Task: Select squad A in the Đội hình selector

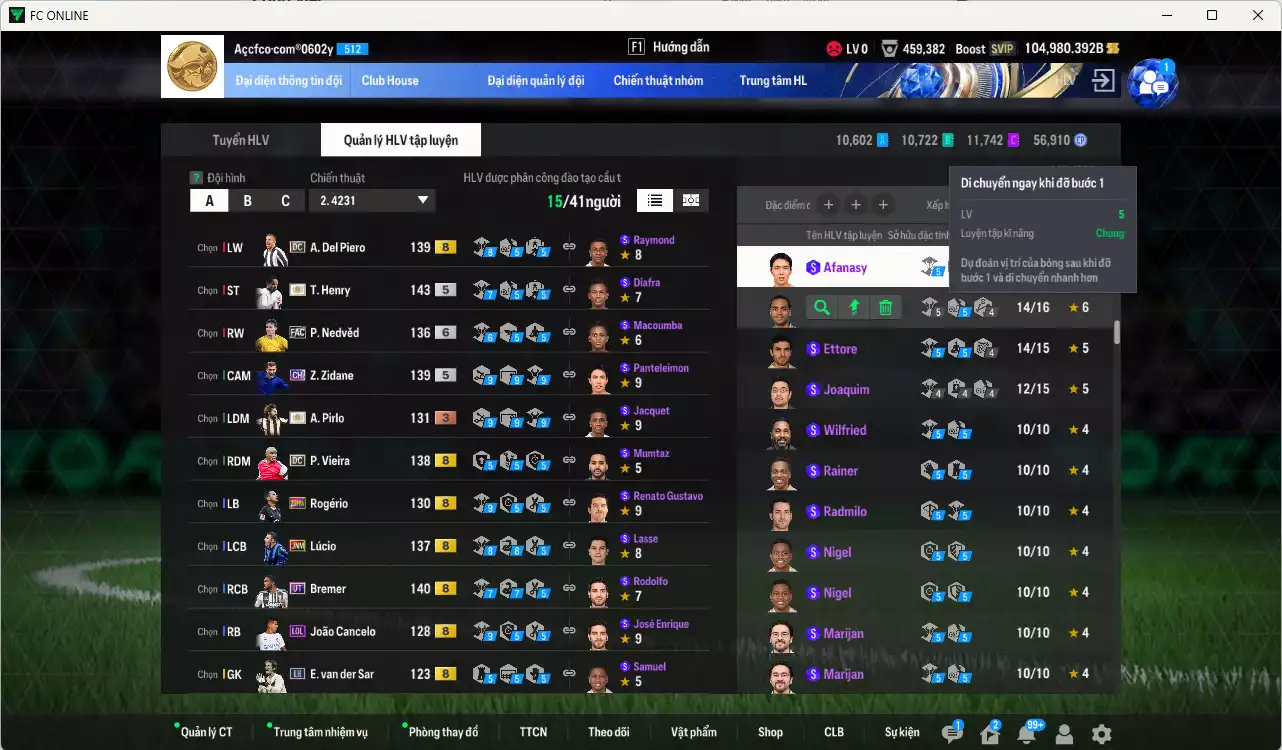Action: (x=209, y=200)
